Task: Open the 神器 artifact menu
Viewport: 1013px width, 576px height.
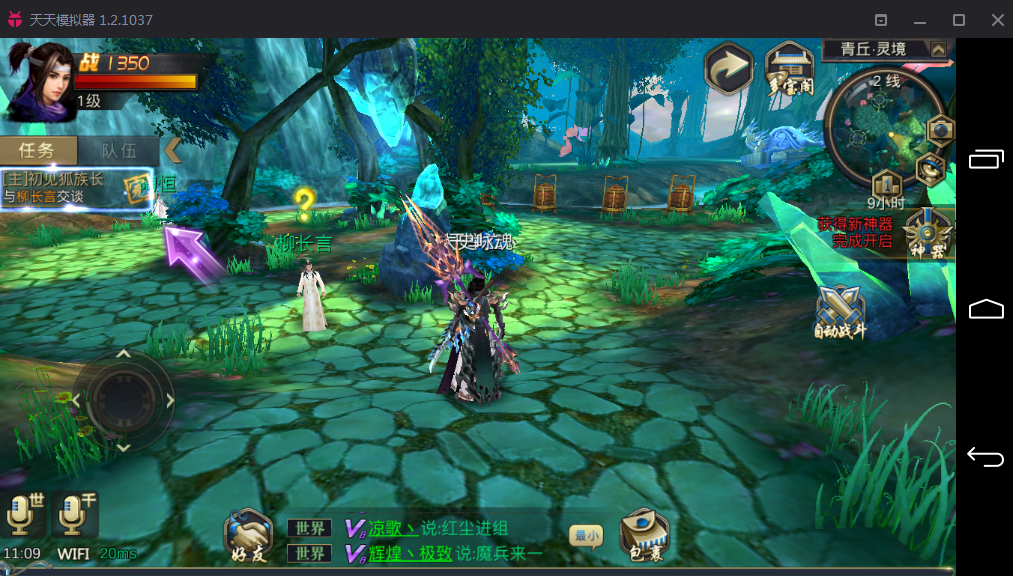Action: point(927,234)
